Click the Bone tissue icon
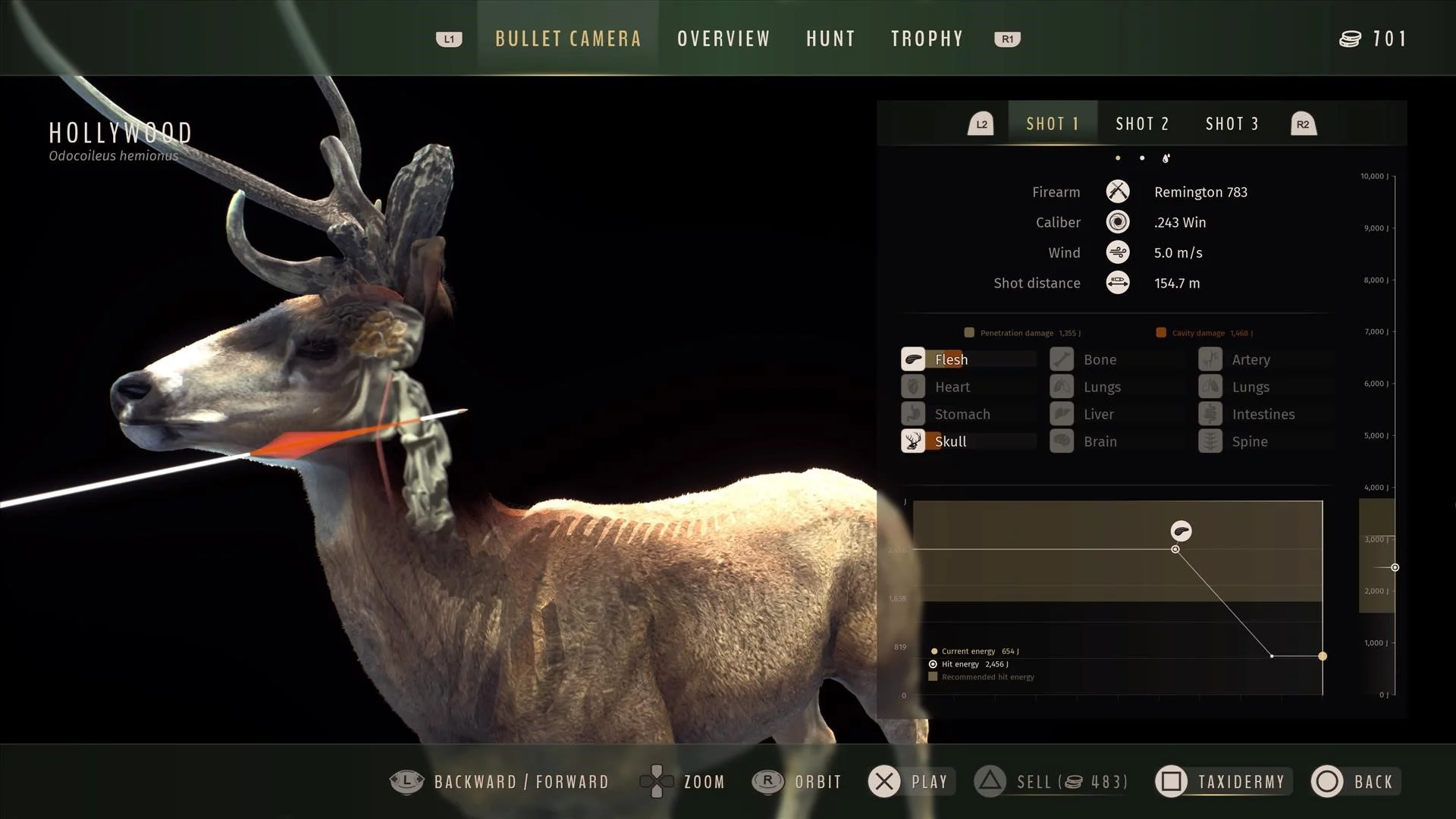The width and height of the screenshot is (1456, 819). point(1061,359)
